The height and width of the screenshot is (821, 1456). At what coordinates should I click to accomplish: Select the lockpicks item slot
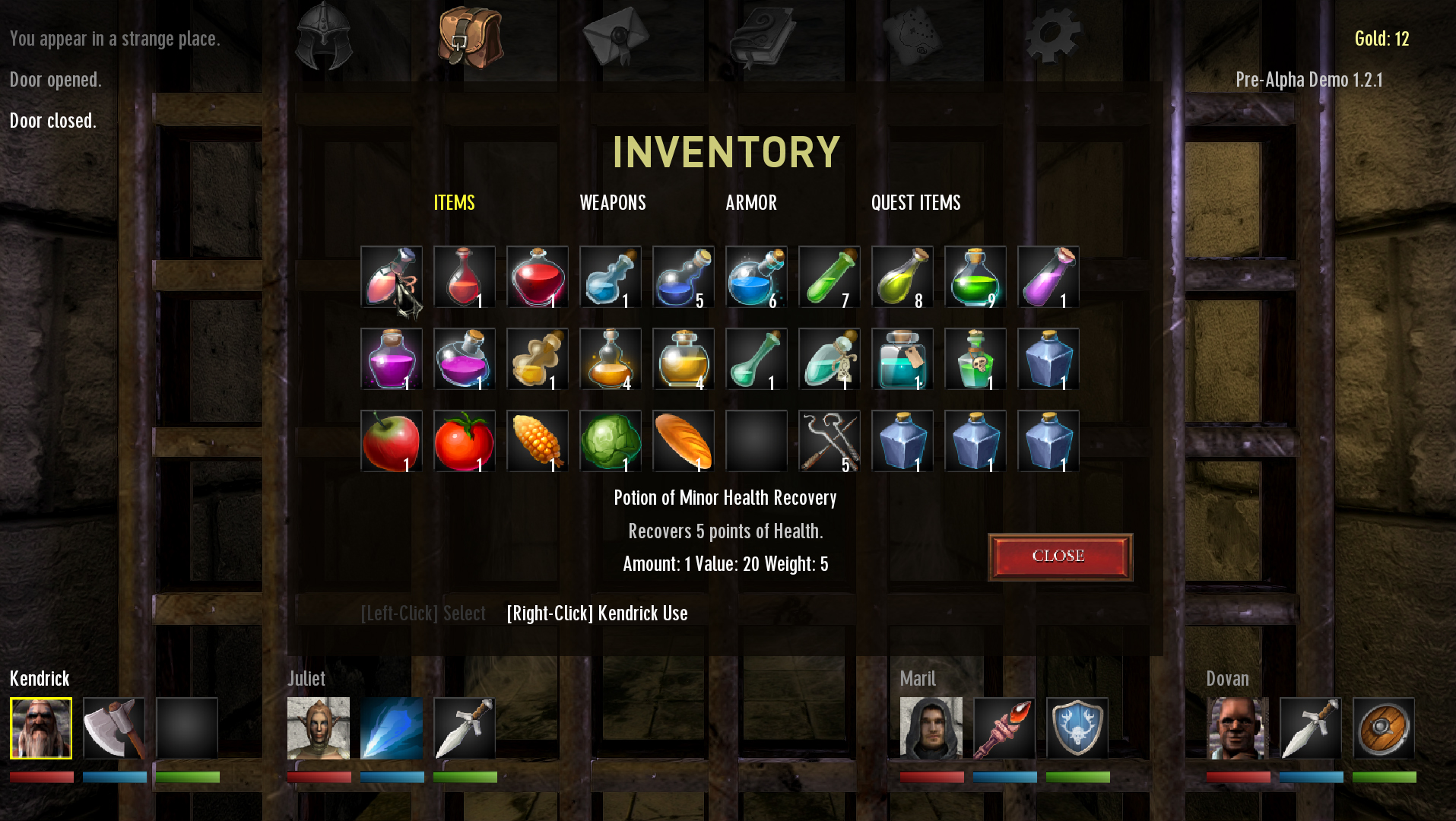pos(829,441)
